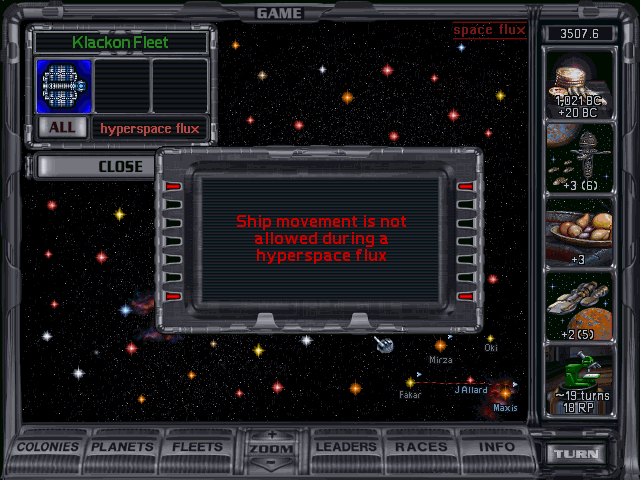This screenshot has width=640, height=480.
Task: Open the treasury panel showing 1,021 BC
Action: click(580, 83)
